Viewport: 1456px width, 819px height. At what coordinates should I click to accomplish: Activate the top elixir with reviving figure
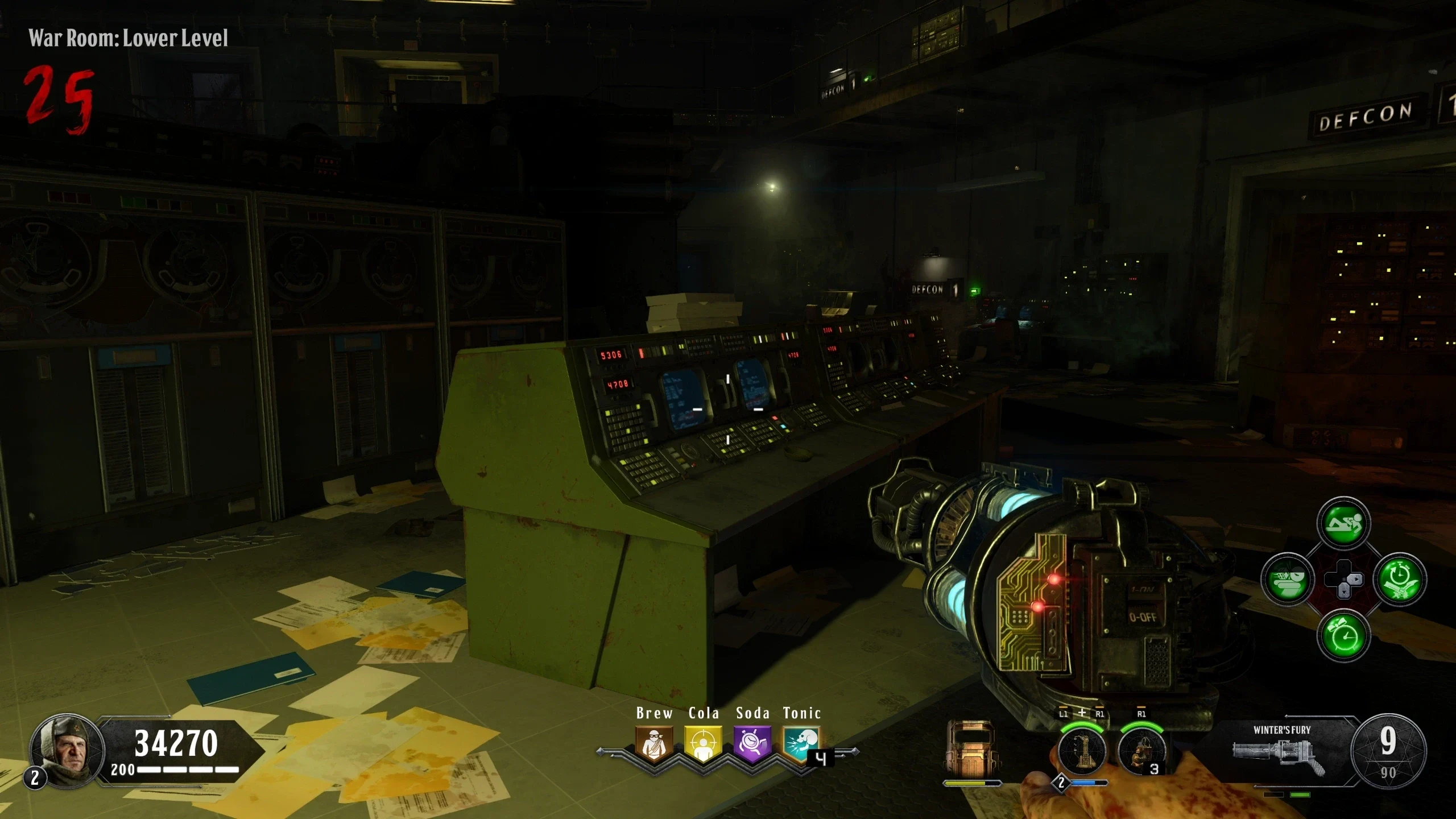pos(1343,523)
